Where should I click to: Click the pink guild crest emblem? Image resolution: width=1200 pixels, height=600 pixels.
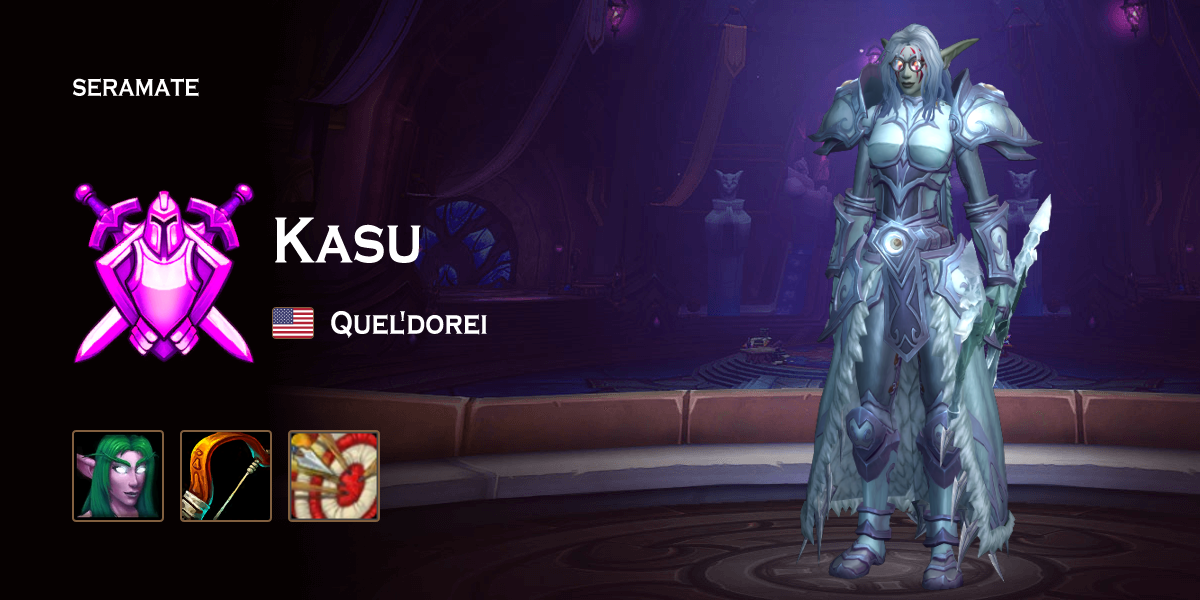[164, 271]
